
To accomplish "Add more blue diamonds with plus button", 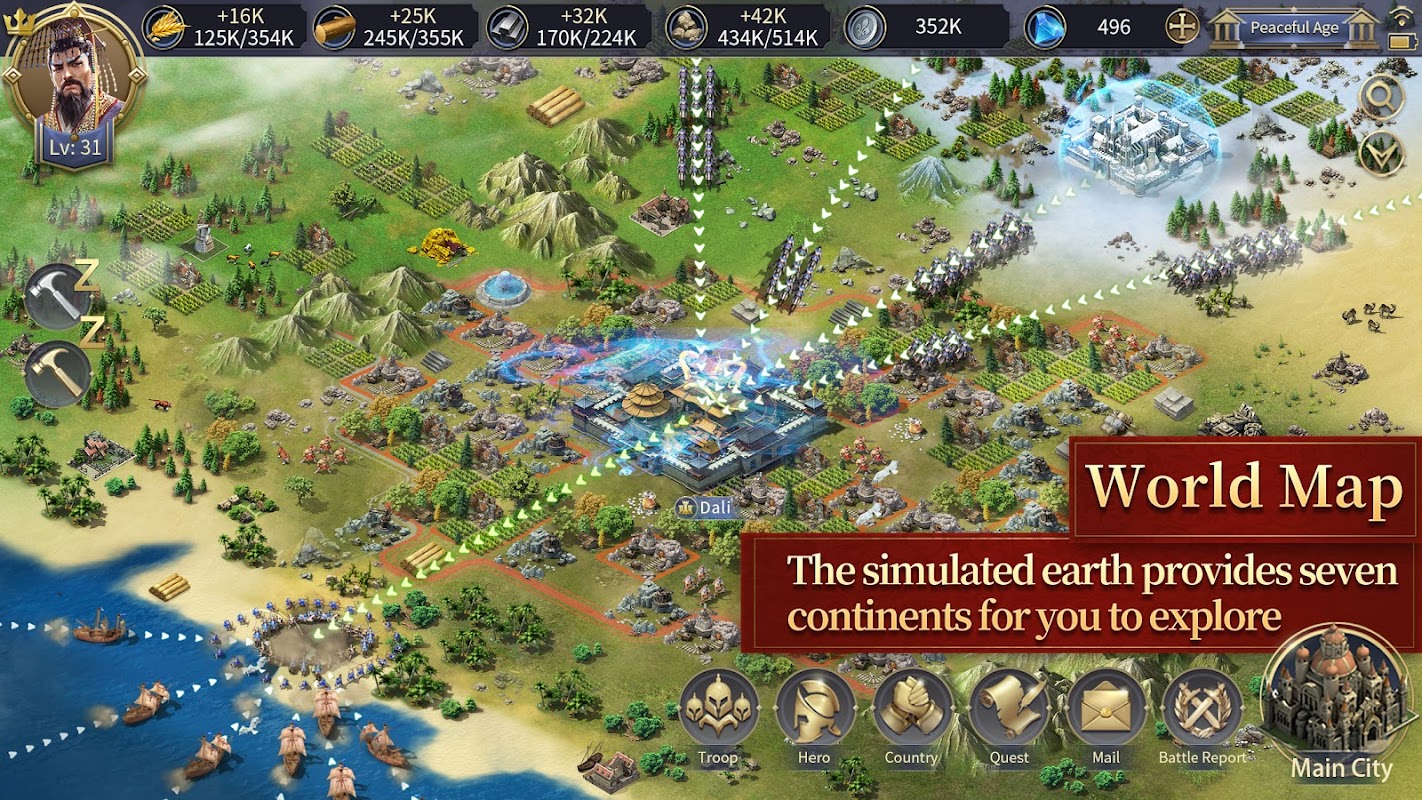I will click(1182, 27).
